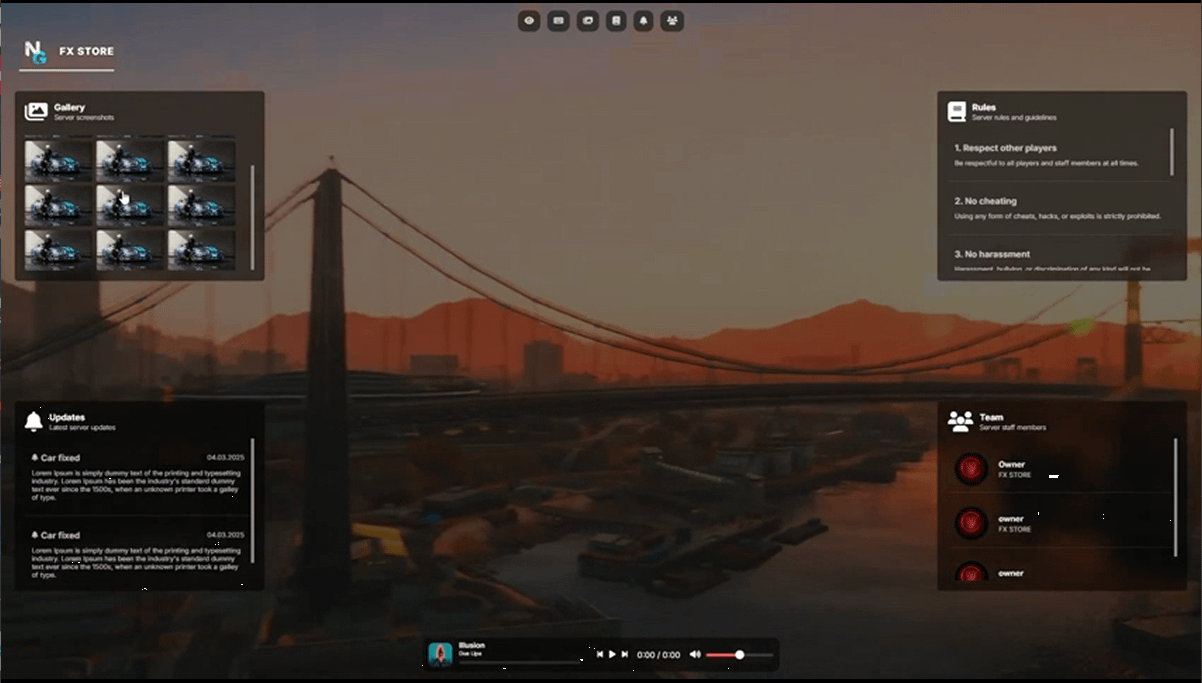Select the Illusion album cover thumbnail
1202x683 pixels.
[x=440, y=655]
